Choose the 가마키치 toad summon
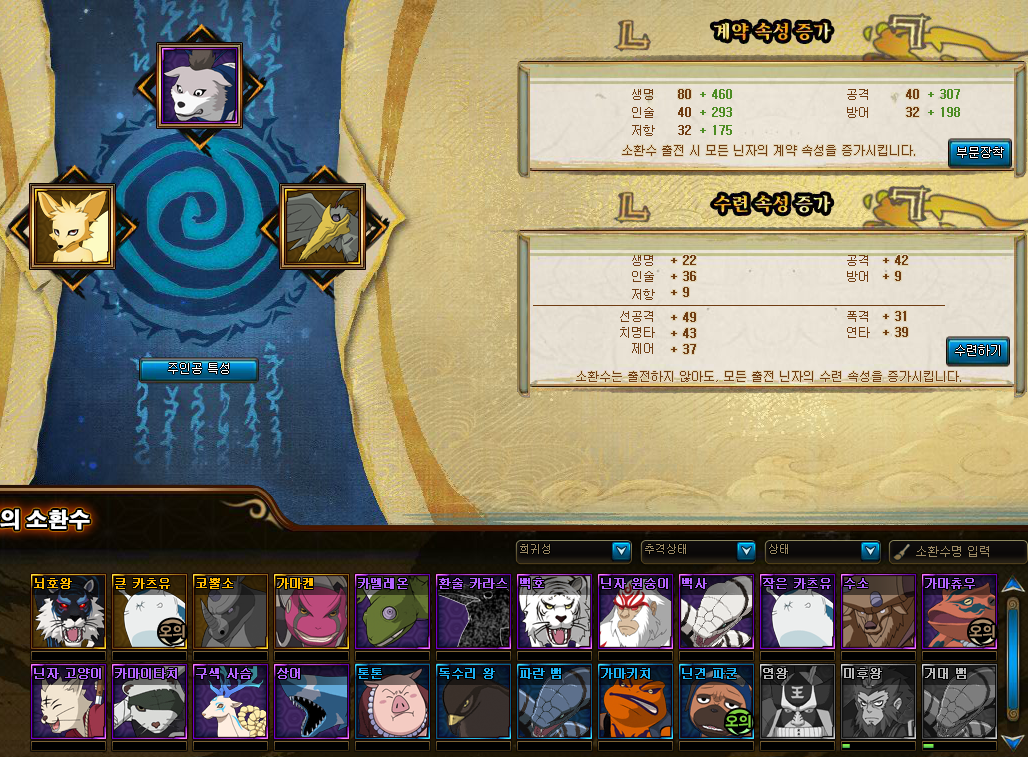Viewport: 1028px width, 757px height. (x=635, y=702)
